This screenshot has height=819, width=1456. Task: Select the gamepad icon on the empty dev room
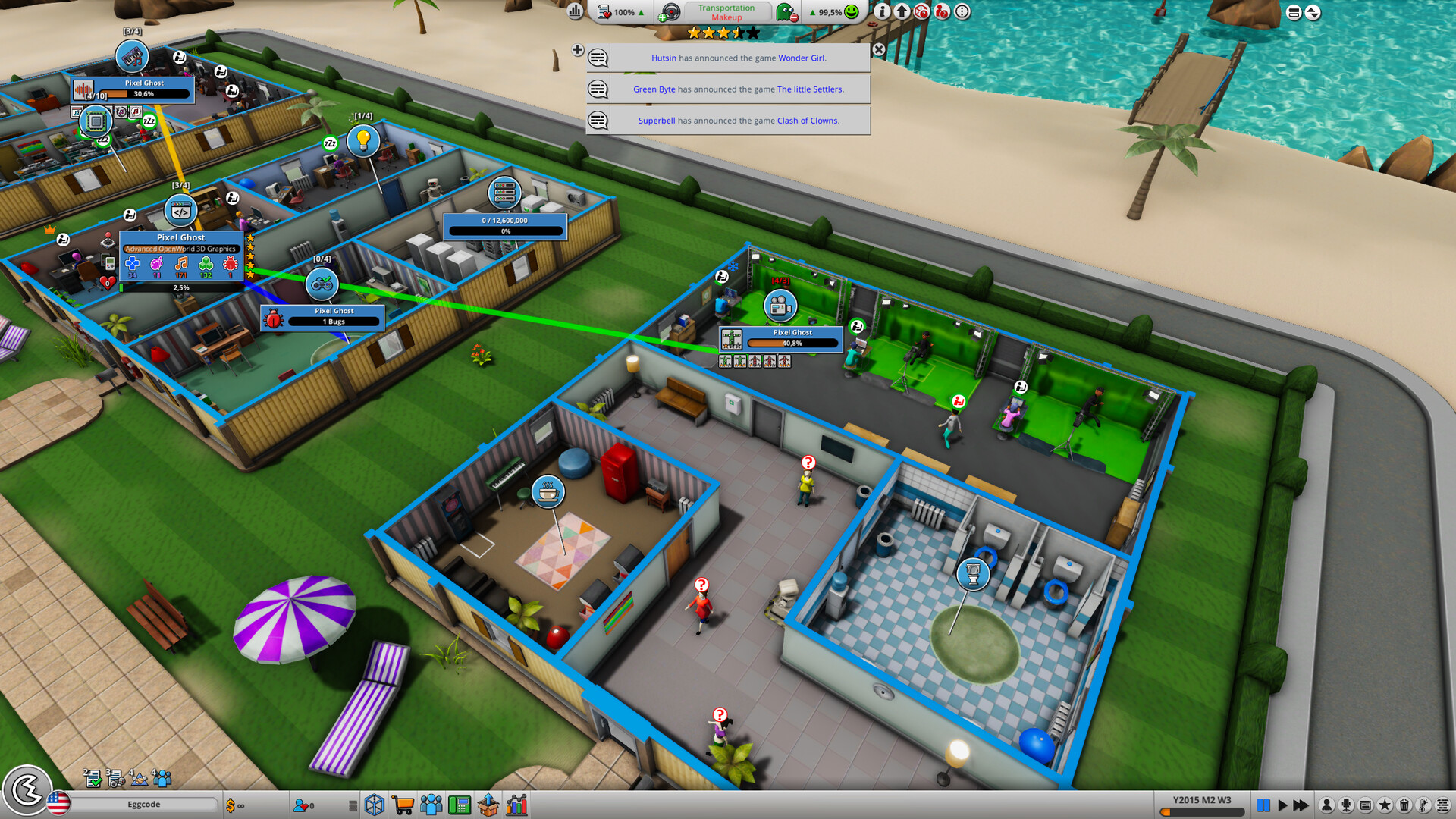(x=322, y=284)
